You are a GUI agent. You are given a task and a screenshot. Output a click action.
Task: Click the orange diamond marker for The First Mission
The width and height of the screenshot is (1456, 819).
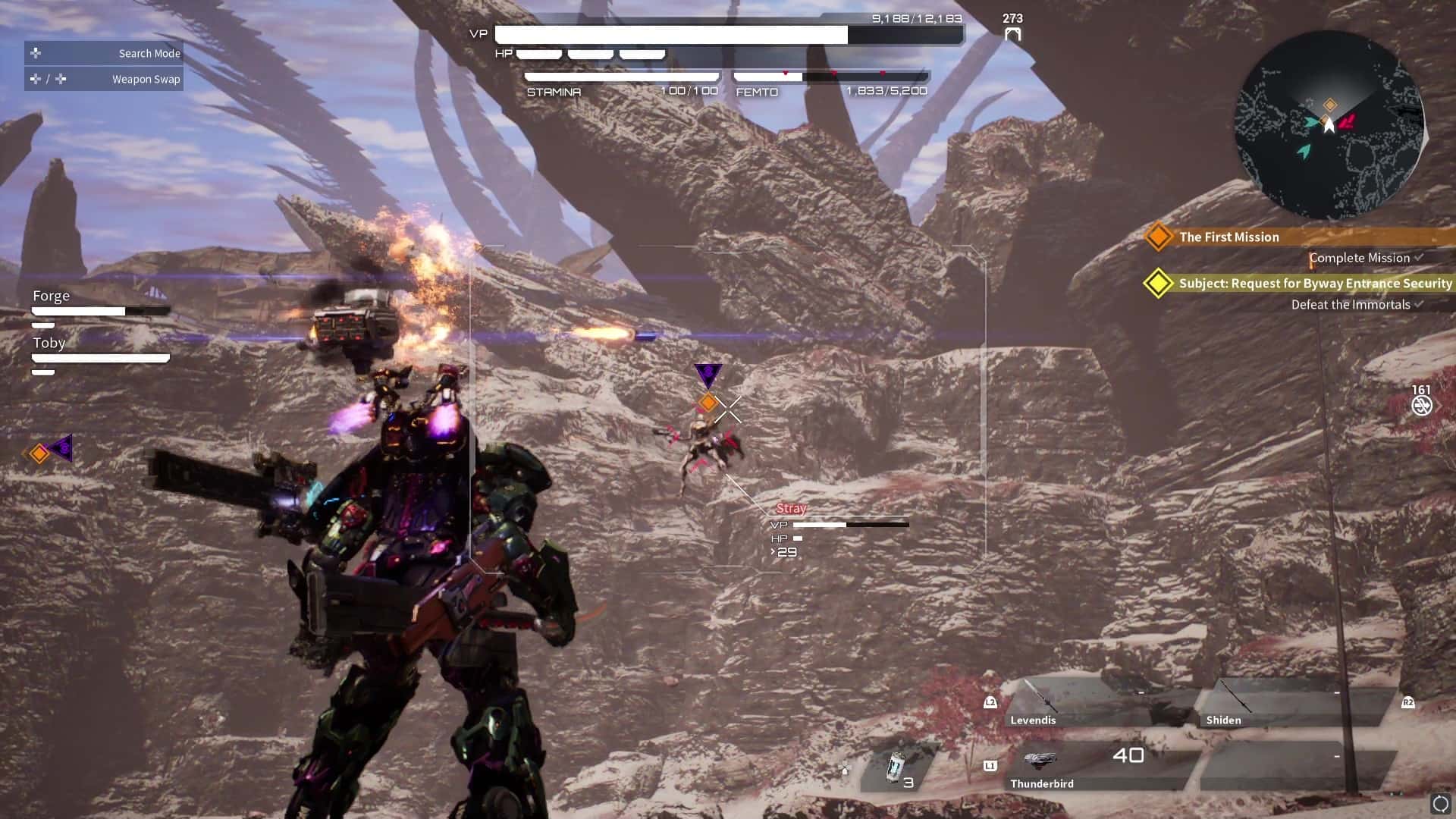click(1159, 237)
